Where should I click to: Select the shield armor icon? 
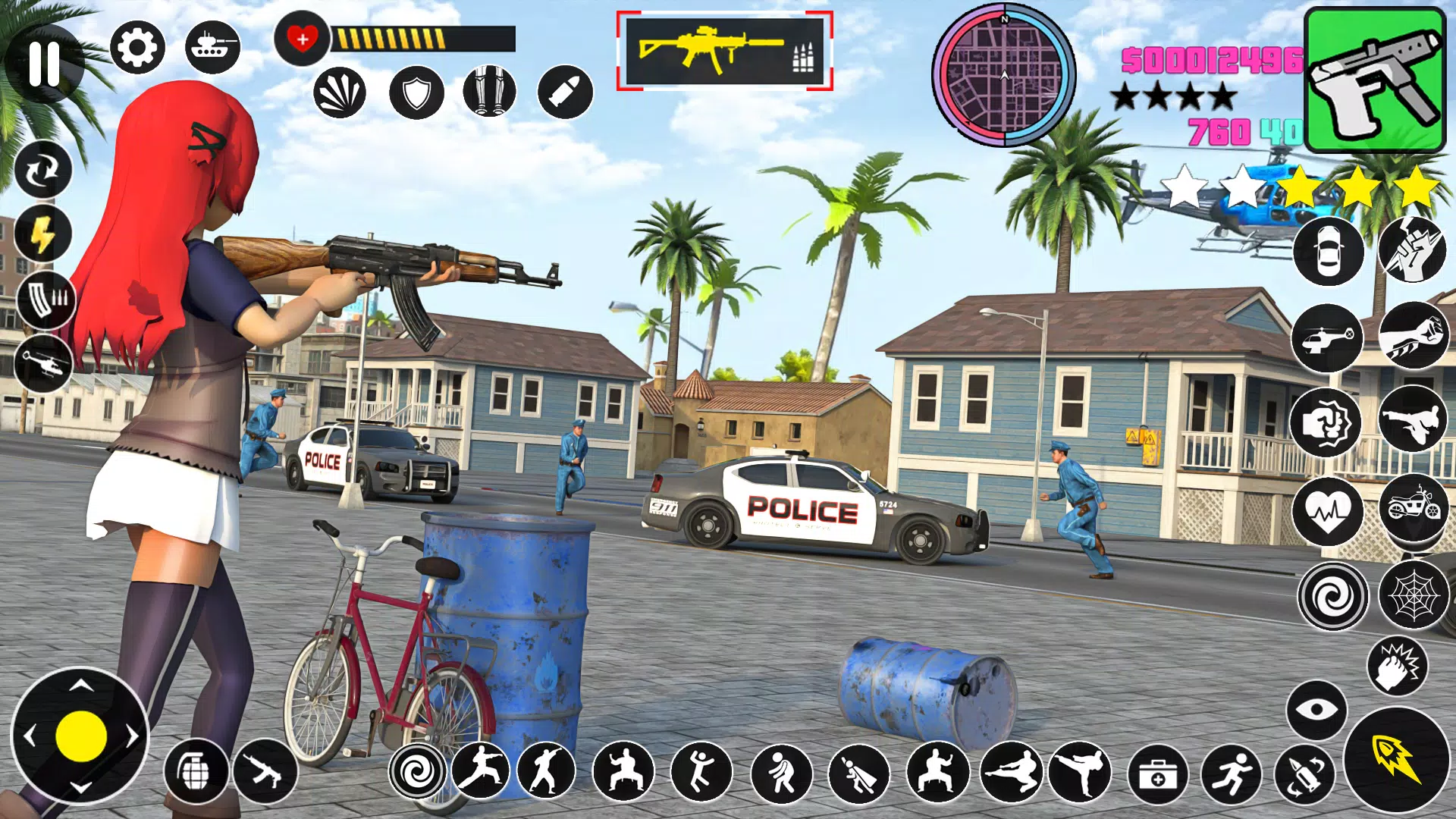pyautogui.click(x=416, y=93)
